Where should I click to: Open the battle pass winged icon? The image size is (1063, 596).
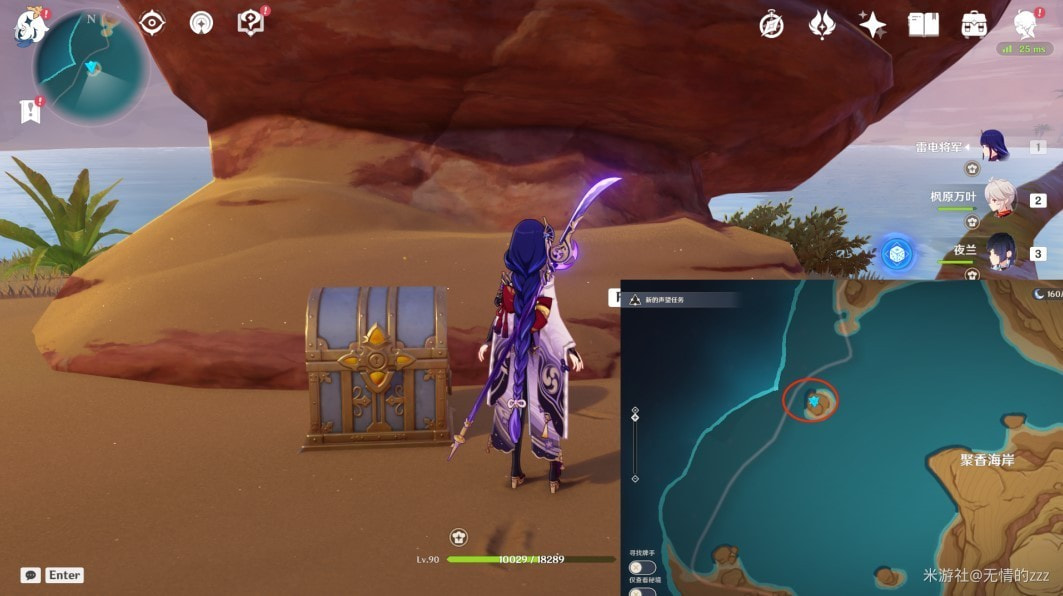click(x=822, y=25)
